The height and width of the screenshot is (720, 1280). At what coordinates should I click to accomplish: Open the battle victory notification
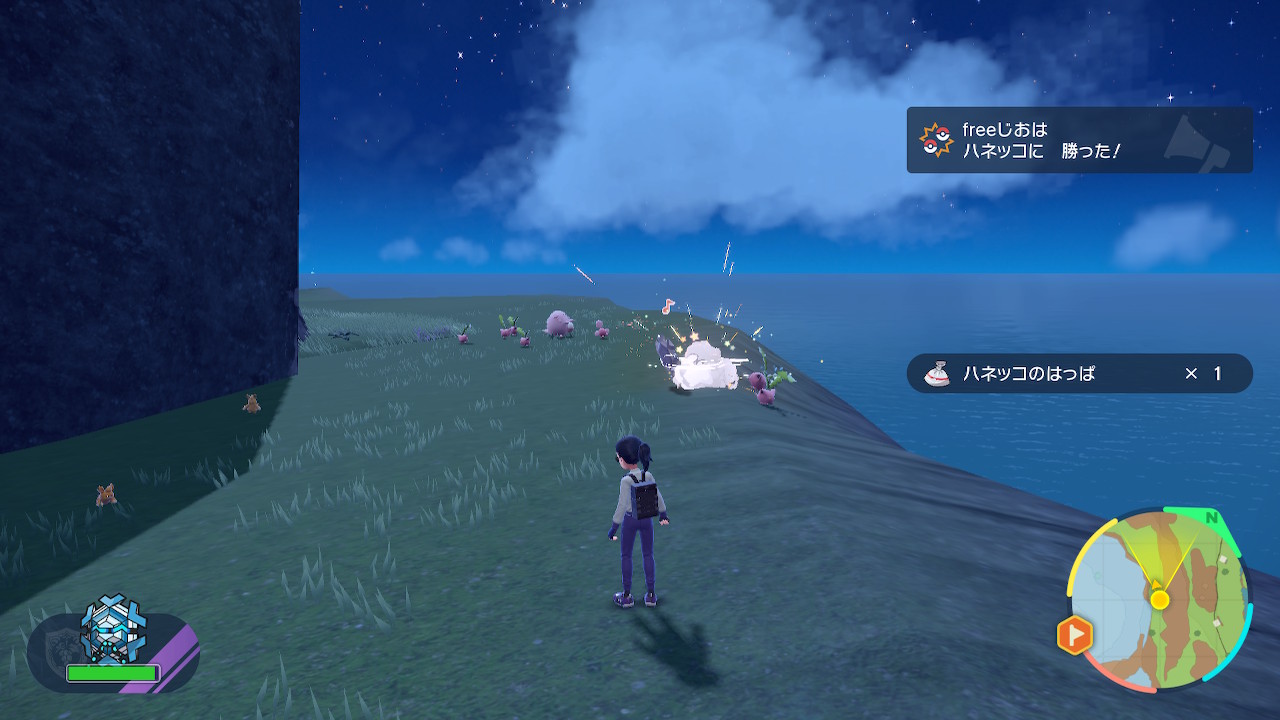pyautogui.click(x=1079, y=140)
